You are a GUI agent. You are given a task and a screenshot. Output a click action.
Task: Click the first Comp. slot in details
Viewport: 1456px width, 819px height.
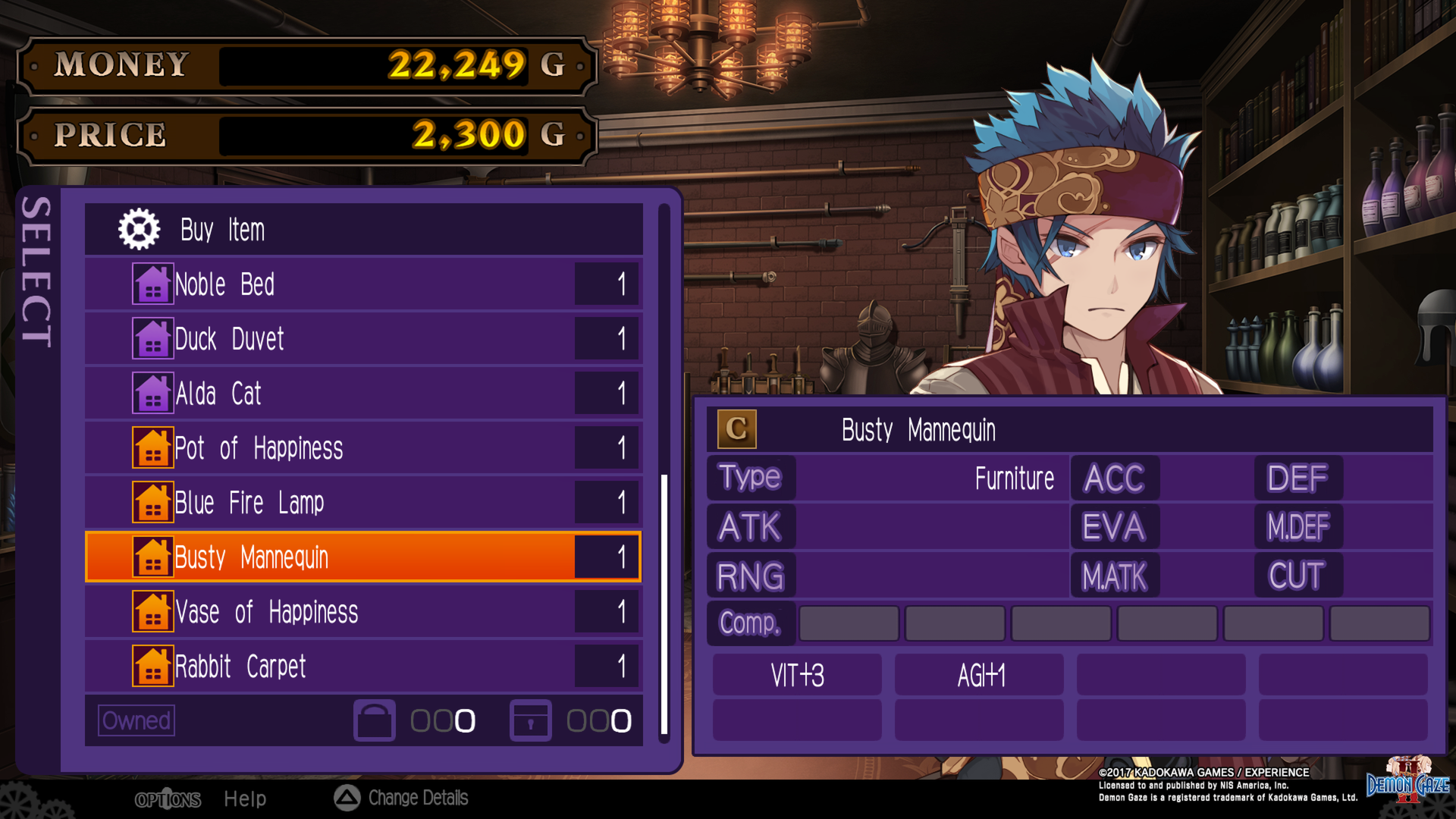tap(849, 623)
